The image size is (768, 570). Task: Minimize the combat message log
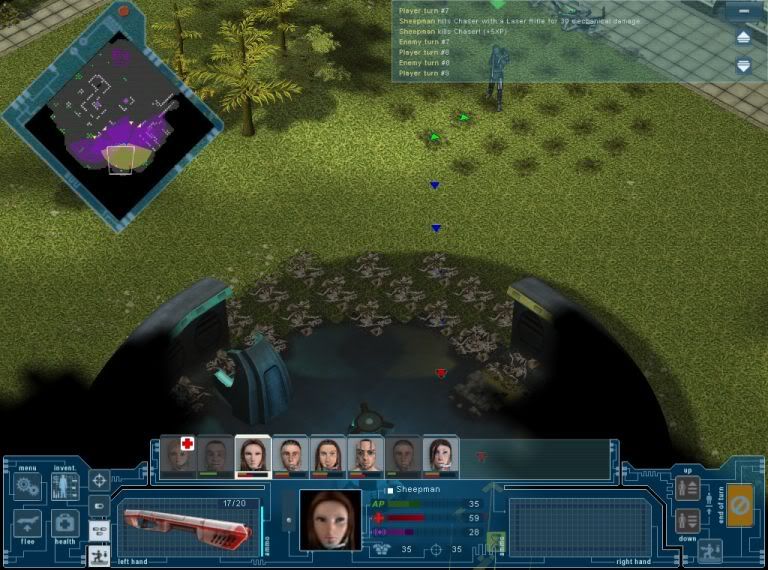click(742, 13)
